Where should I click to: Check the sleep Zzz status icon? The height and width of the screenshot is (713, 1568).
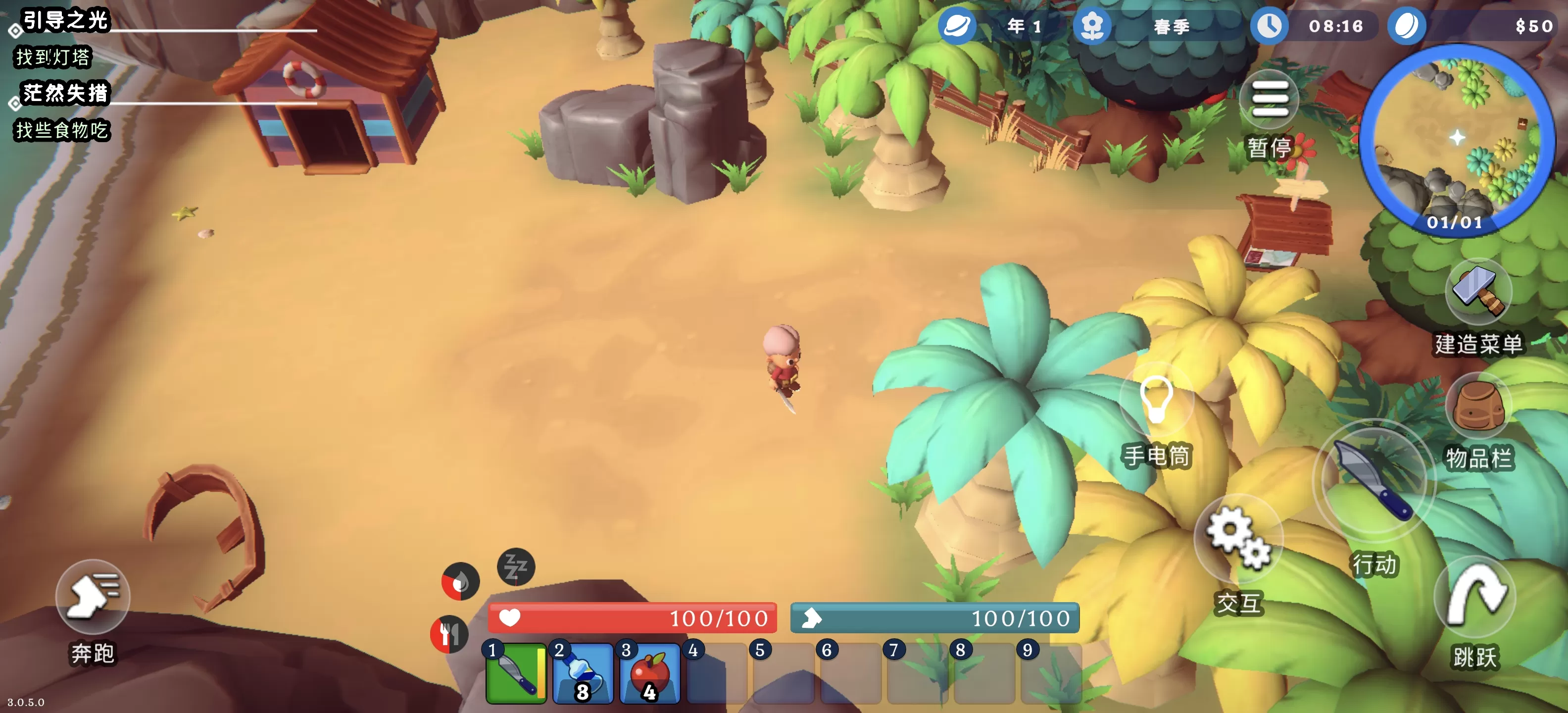coord(516,567)
